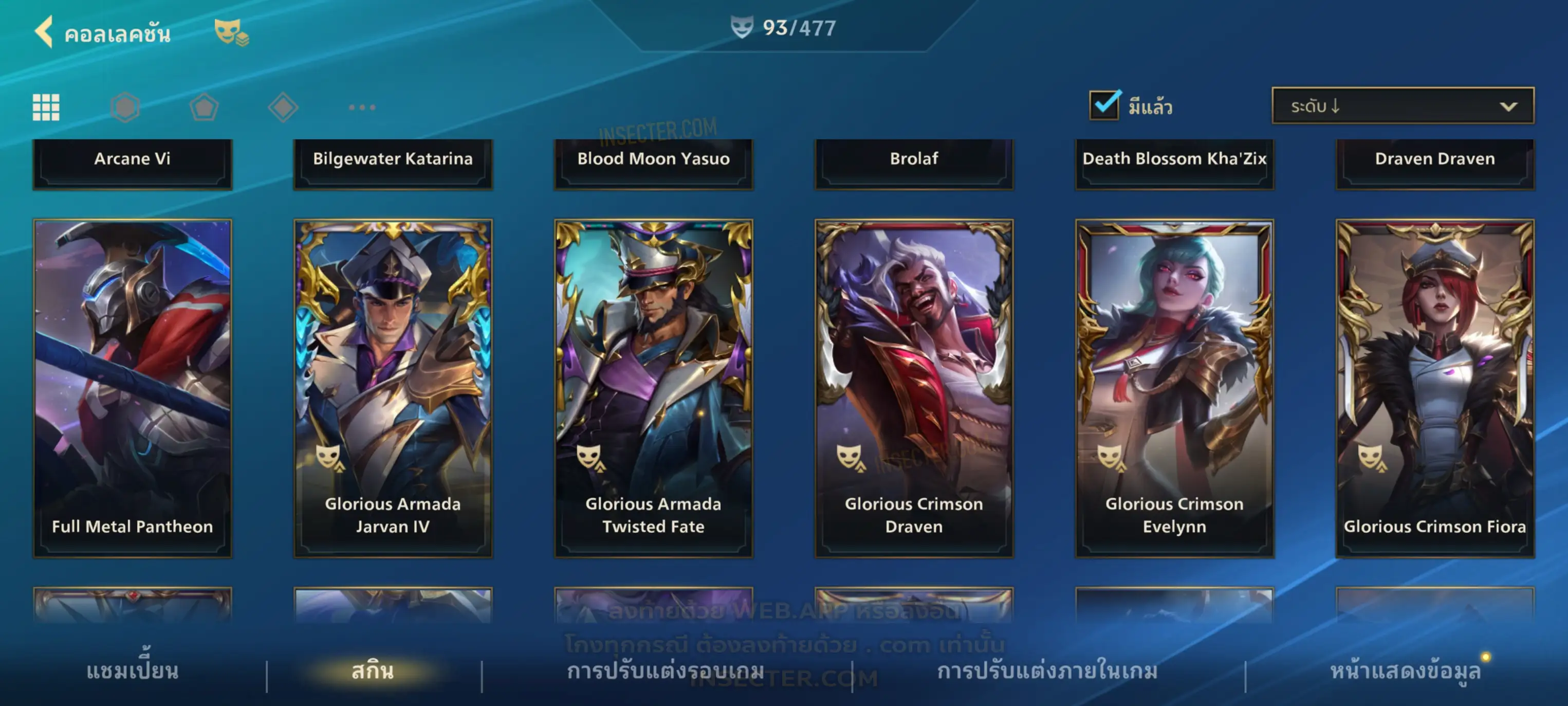View Glorious Crimson Evelynn card

coord(1174,388)
